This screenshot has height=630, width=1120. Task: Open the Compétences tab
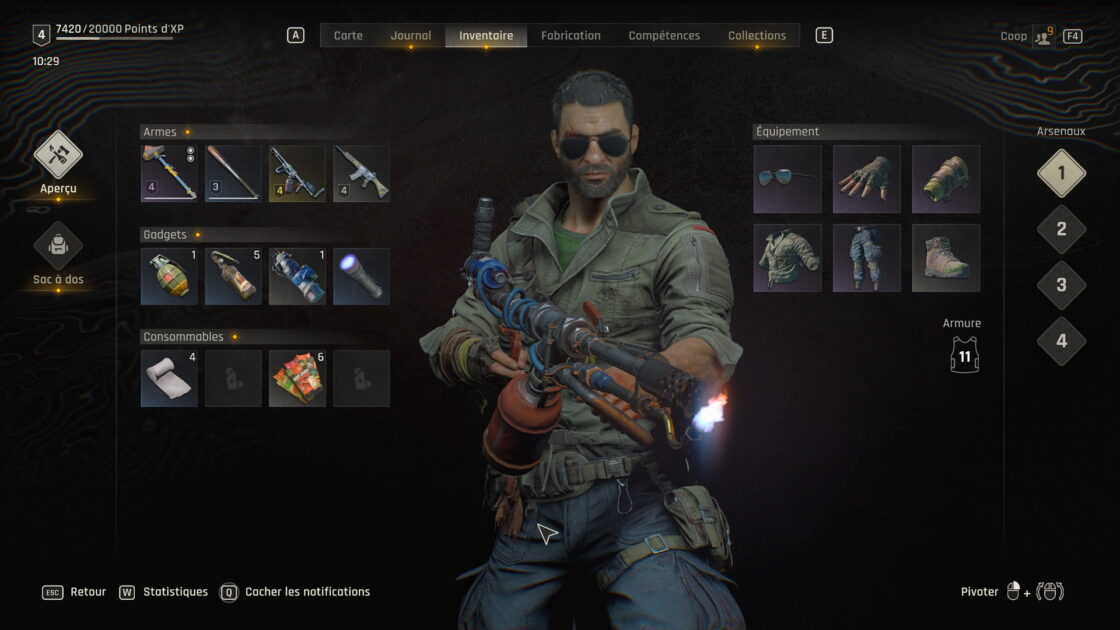(664, 36)
